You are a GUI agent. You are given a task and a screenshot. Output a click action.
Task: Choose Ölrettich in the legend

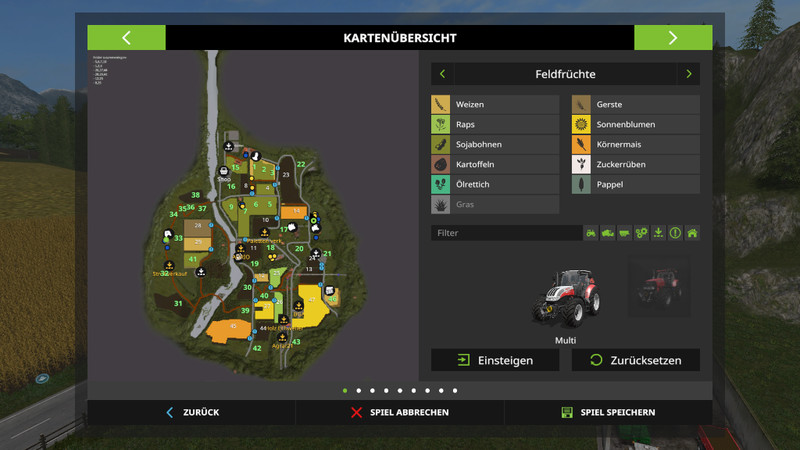(x=495, y=184)
